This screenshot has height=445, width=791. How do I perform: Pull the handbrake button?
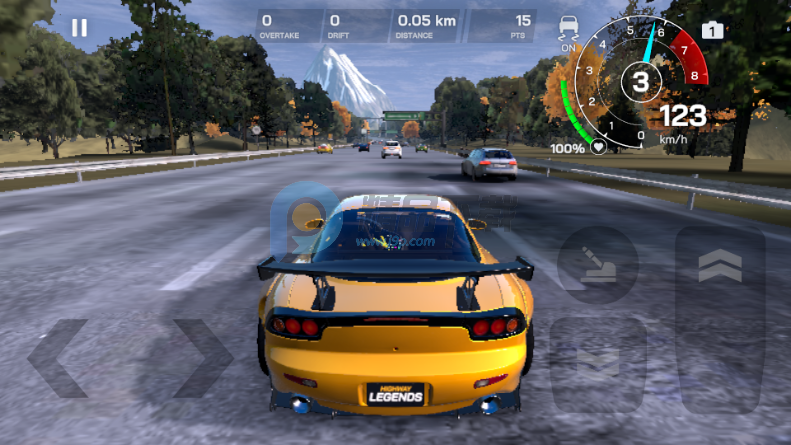[597, 264]
